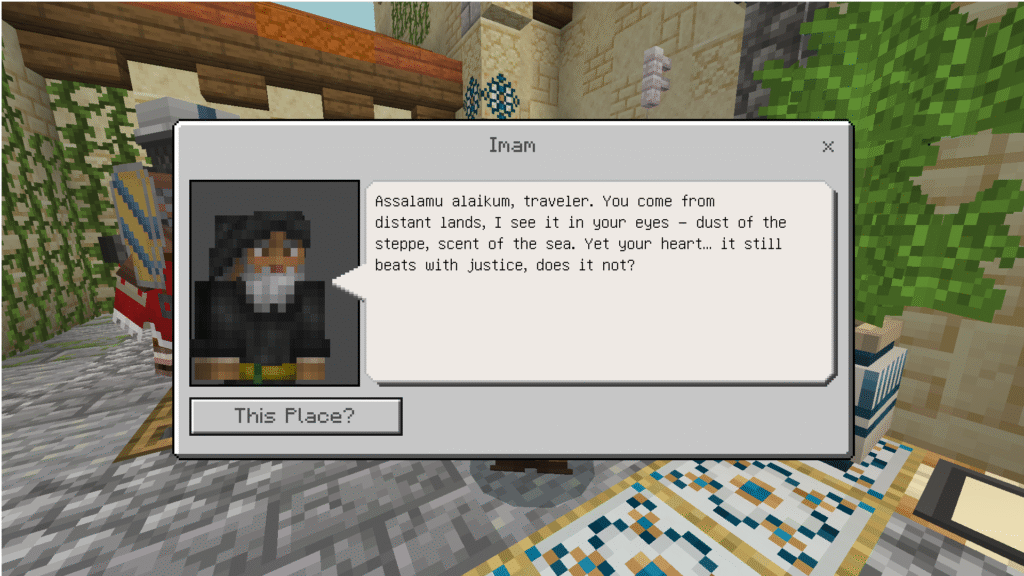Choose the "This Place?" dialogue reply

point(295,416)
